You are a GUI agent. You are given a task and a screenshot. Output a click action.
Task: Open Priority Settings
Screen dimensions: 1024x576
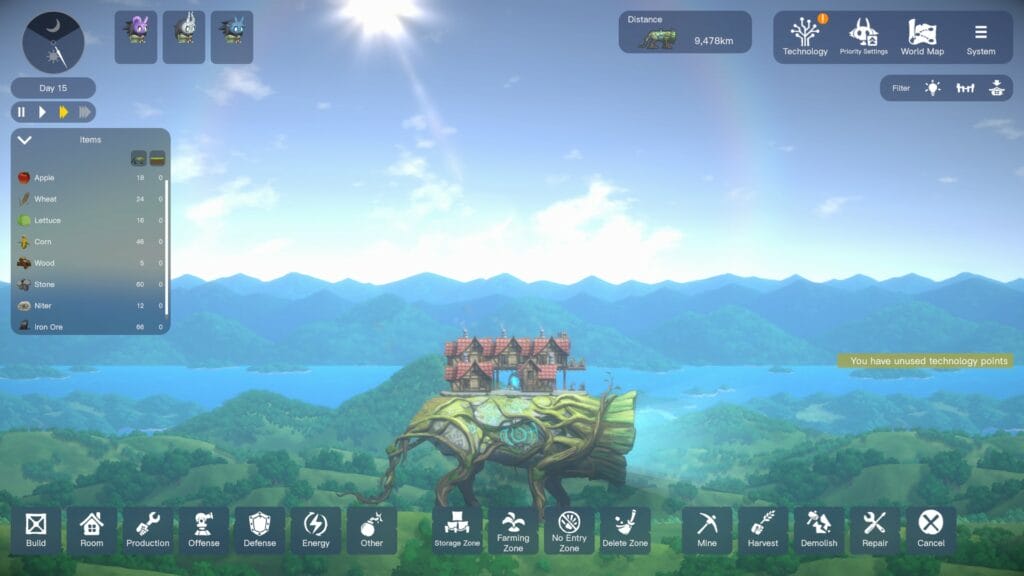tap(863, 37)
